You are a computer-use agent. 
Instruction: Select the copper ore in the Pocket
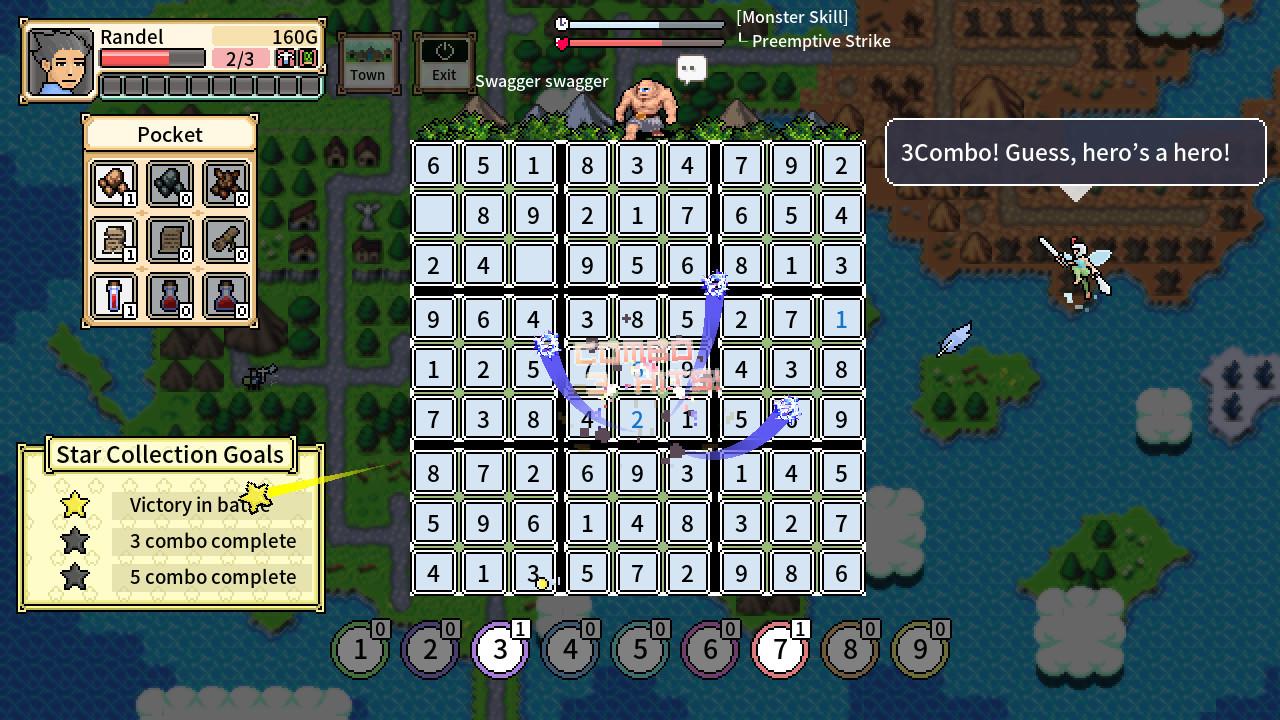pos(112,185)
